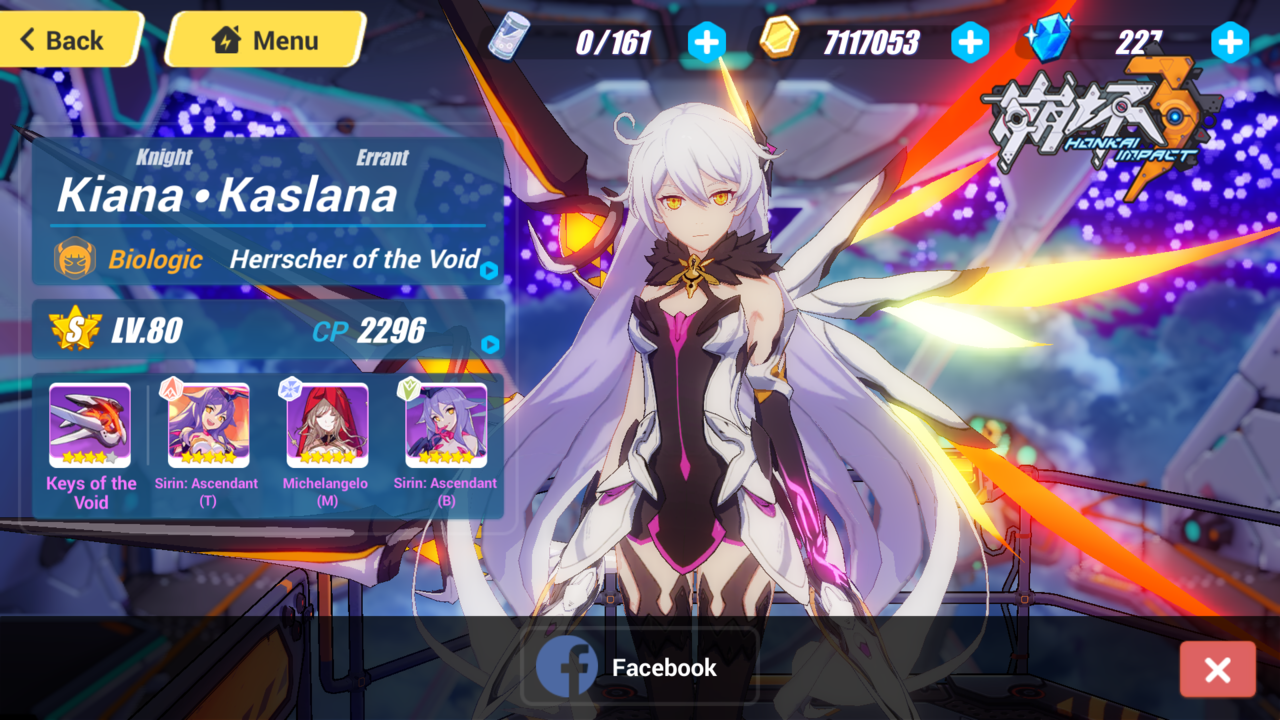Add crystals with the plus beside the blue gem
Screen dimensions: 1280x720
[1229, 43]
